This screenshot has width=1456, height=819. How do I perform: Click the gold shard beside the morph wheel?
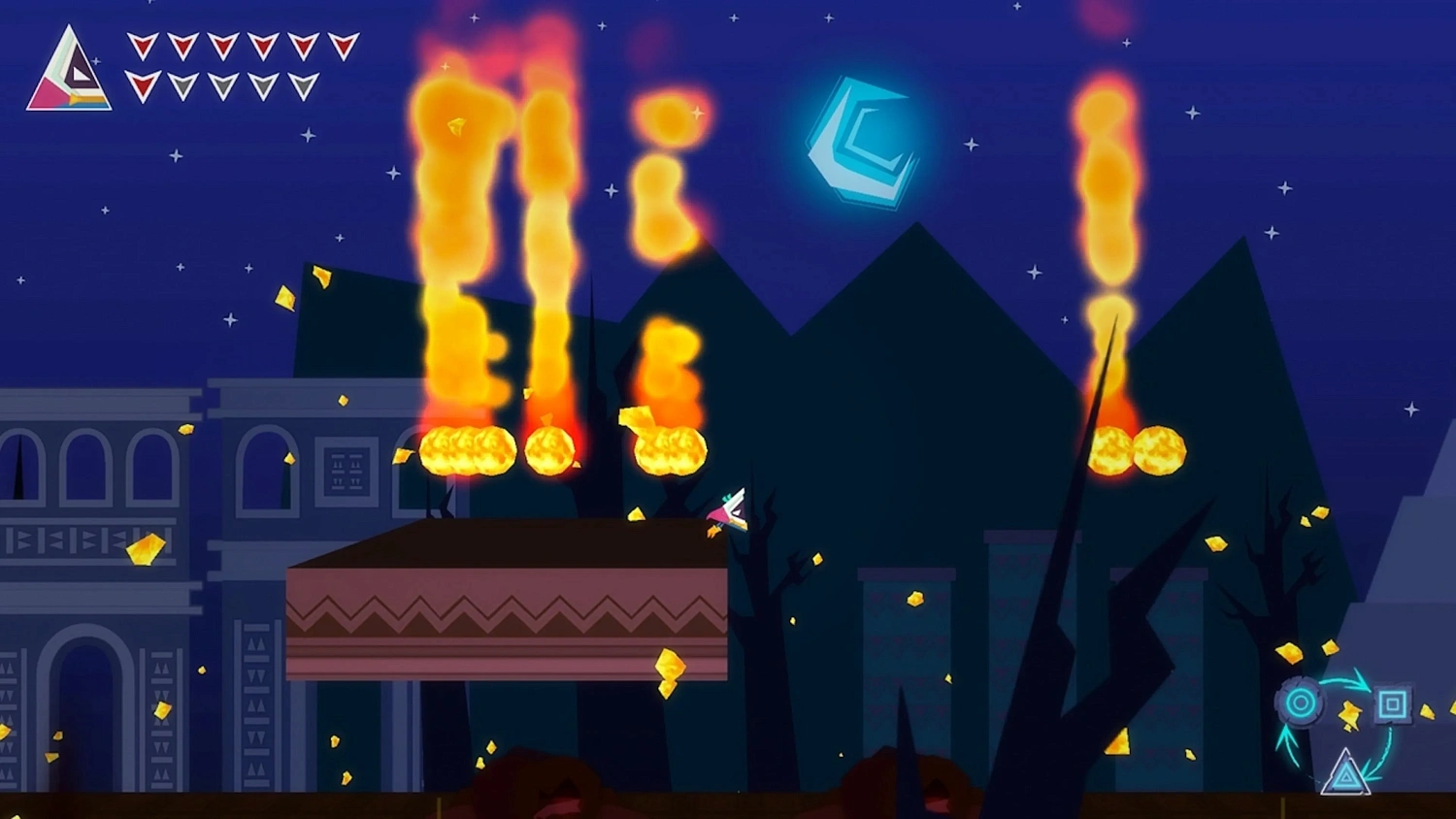click(1350, 715)
